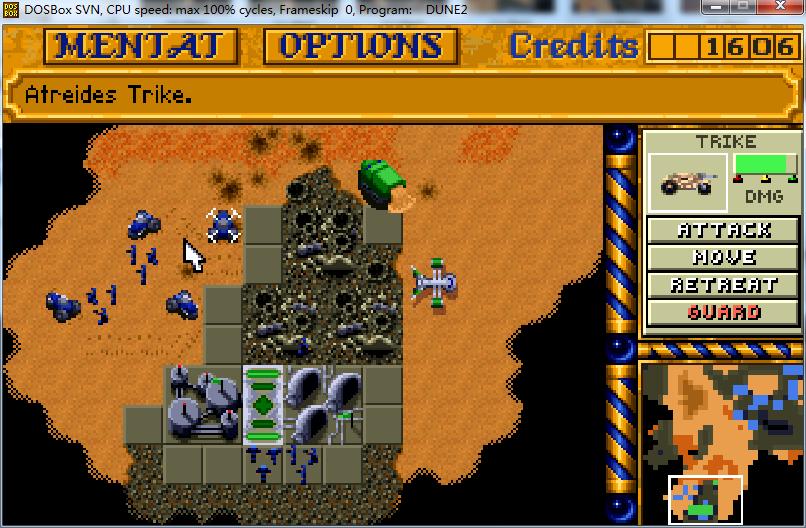Viewport: 806px width, 528px height.
Task: Set the trike to Guard
Action: [724, 312]
